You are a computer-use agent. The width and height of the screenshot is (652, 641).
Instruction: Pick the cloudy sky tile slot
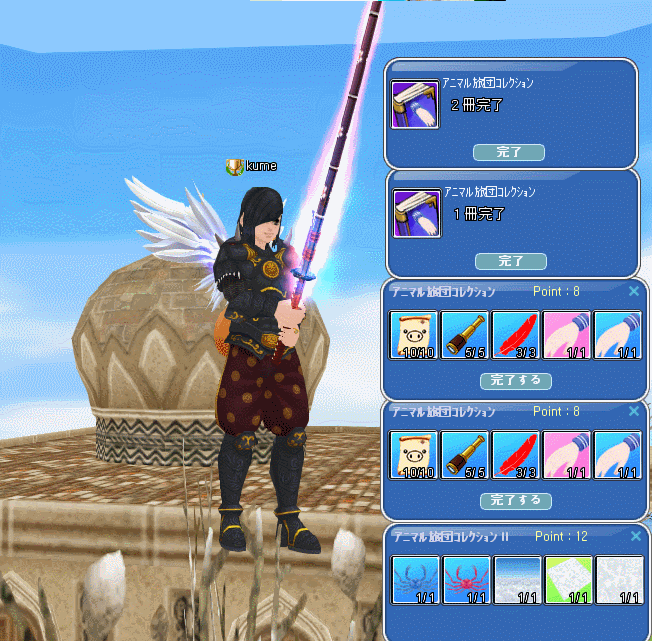(x=517, y=579)
